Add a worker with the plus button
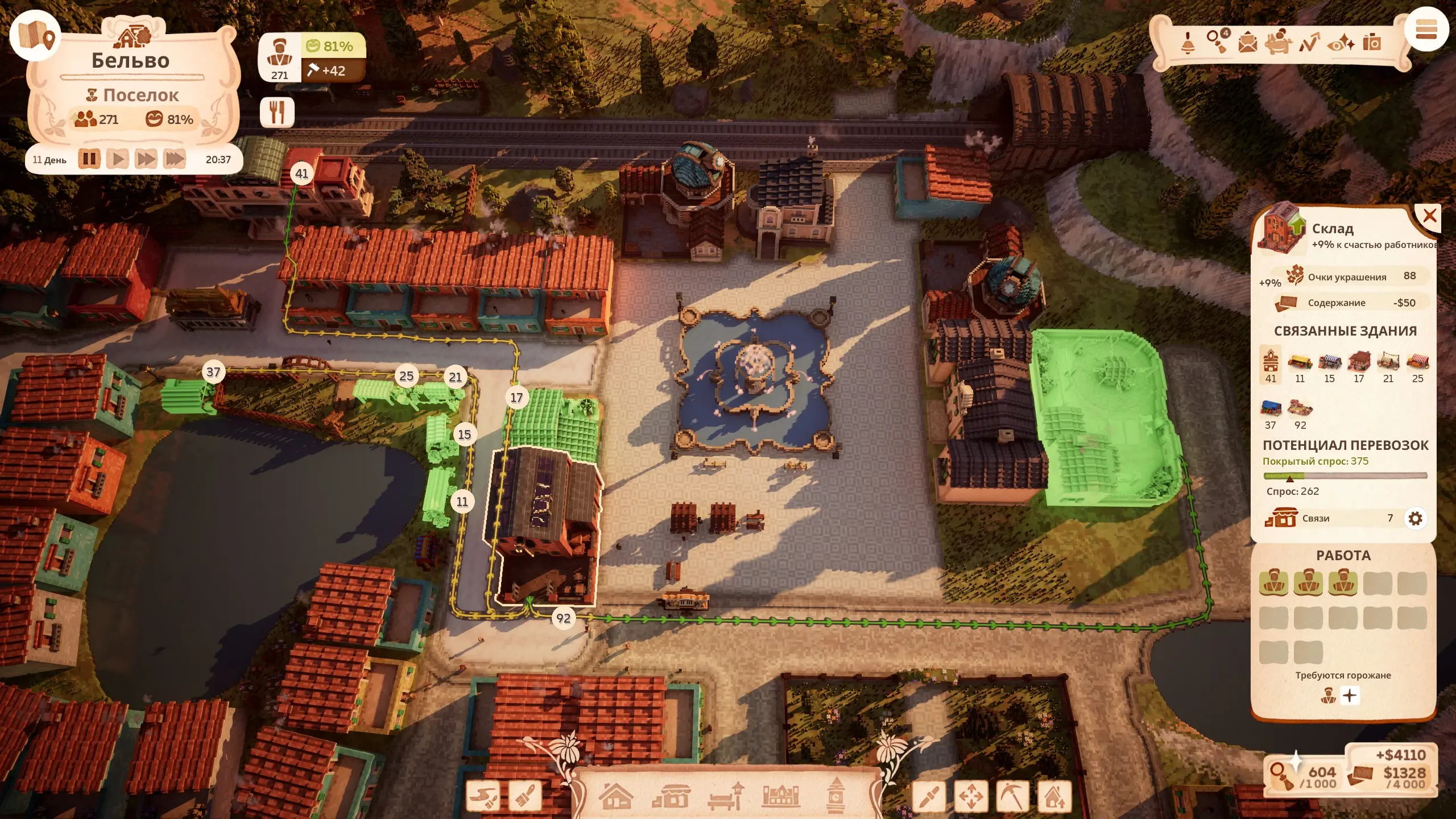 (x=1350, y=696)
